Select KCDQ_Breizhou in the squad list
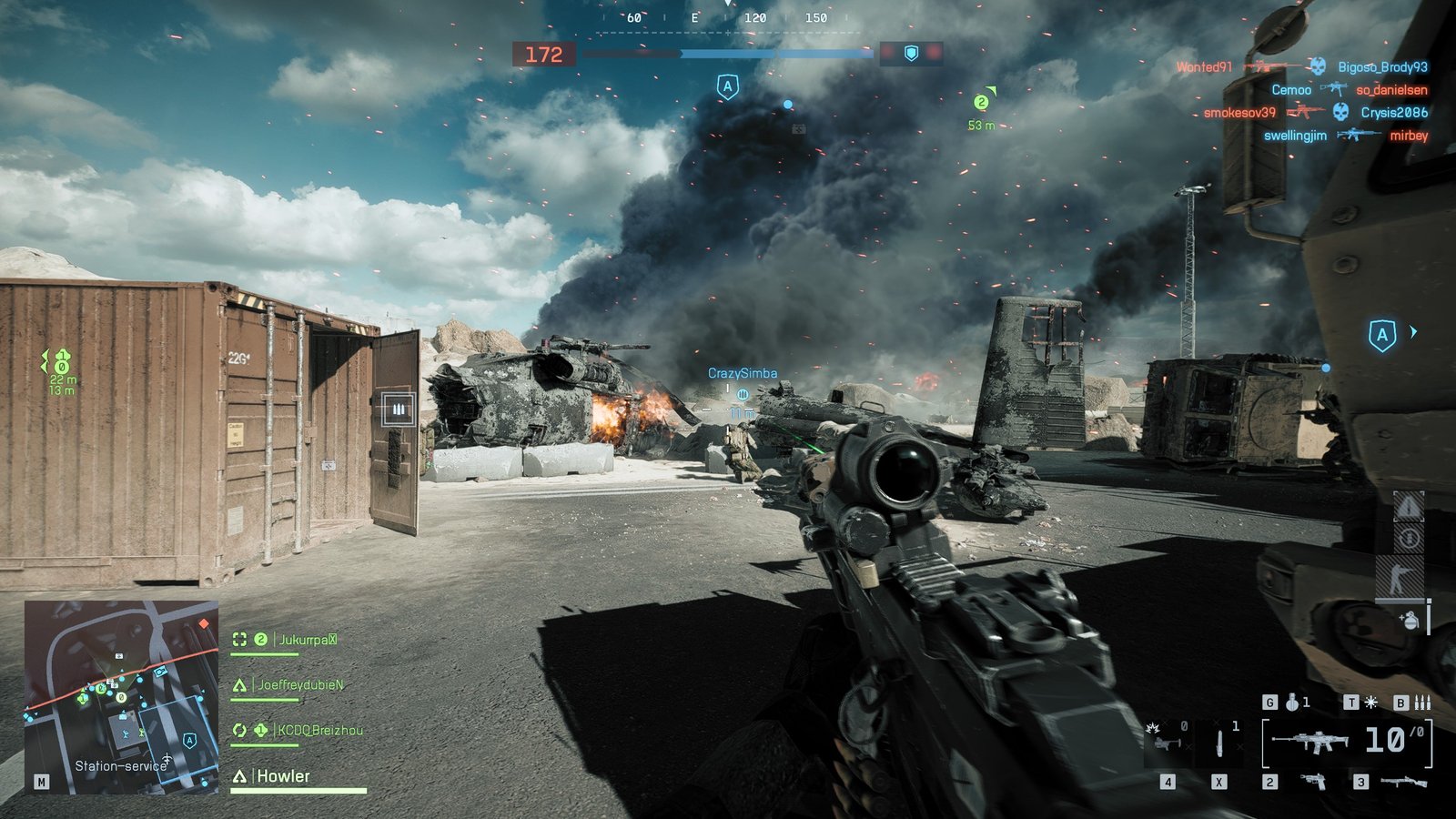The image size is (1456, 819). 318,730
